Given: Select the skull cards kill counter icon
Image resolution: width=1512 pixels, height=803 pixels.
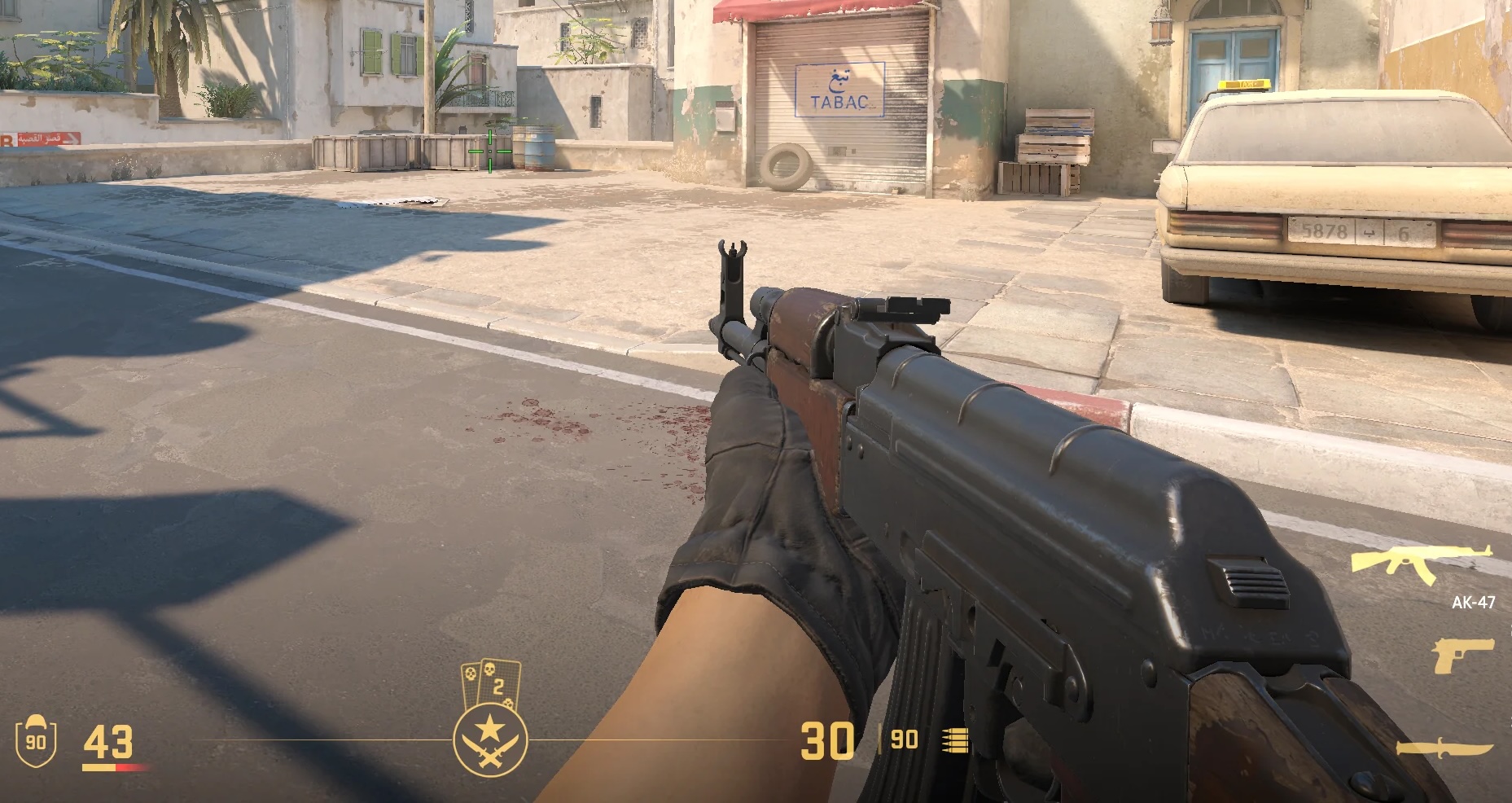Looking at the screenshot, I should [x=490, y=682].
